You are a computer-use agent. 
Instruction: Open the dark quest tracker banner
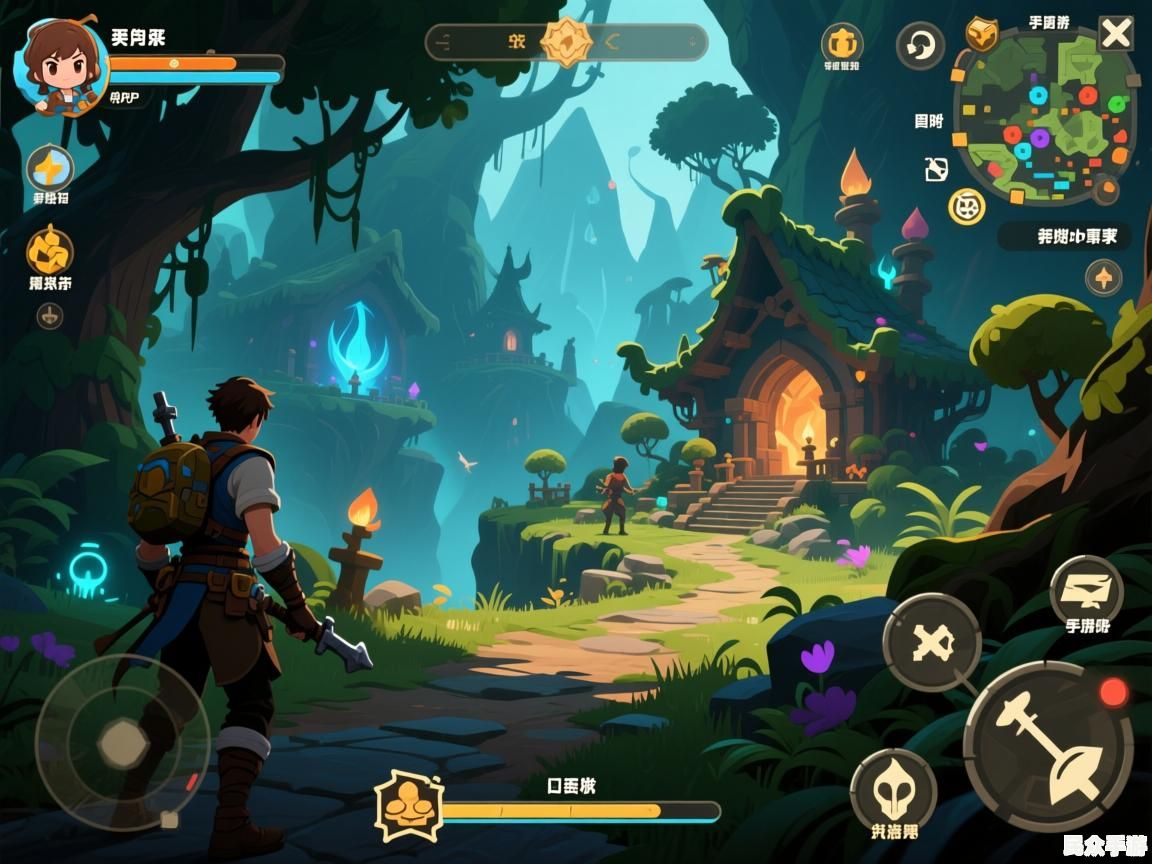(1064, 237)
